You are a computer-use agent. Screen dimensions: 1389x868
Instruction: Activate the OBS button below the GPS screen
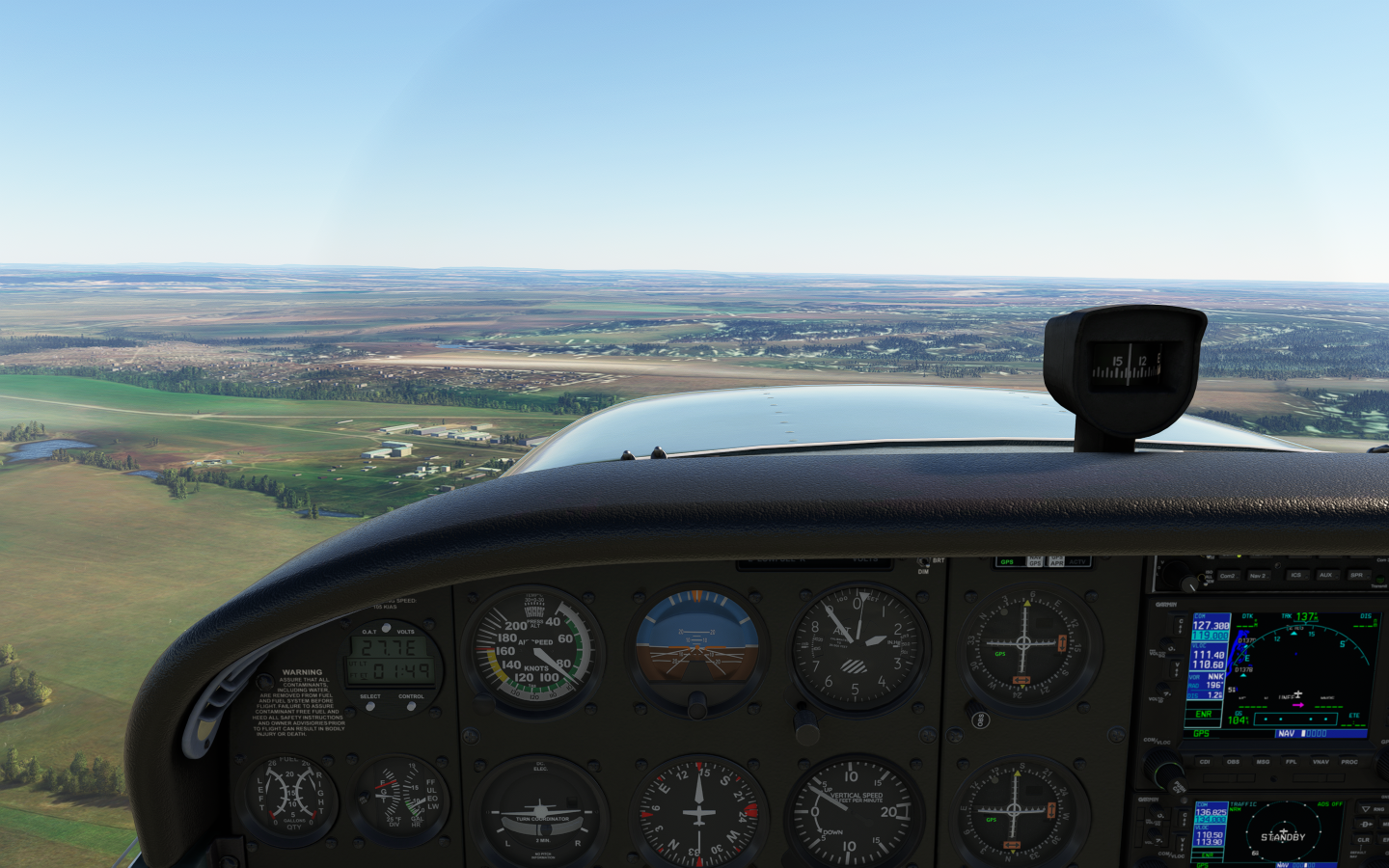coord(1233,762)
